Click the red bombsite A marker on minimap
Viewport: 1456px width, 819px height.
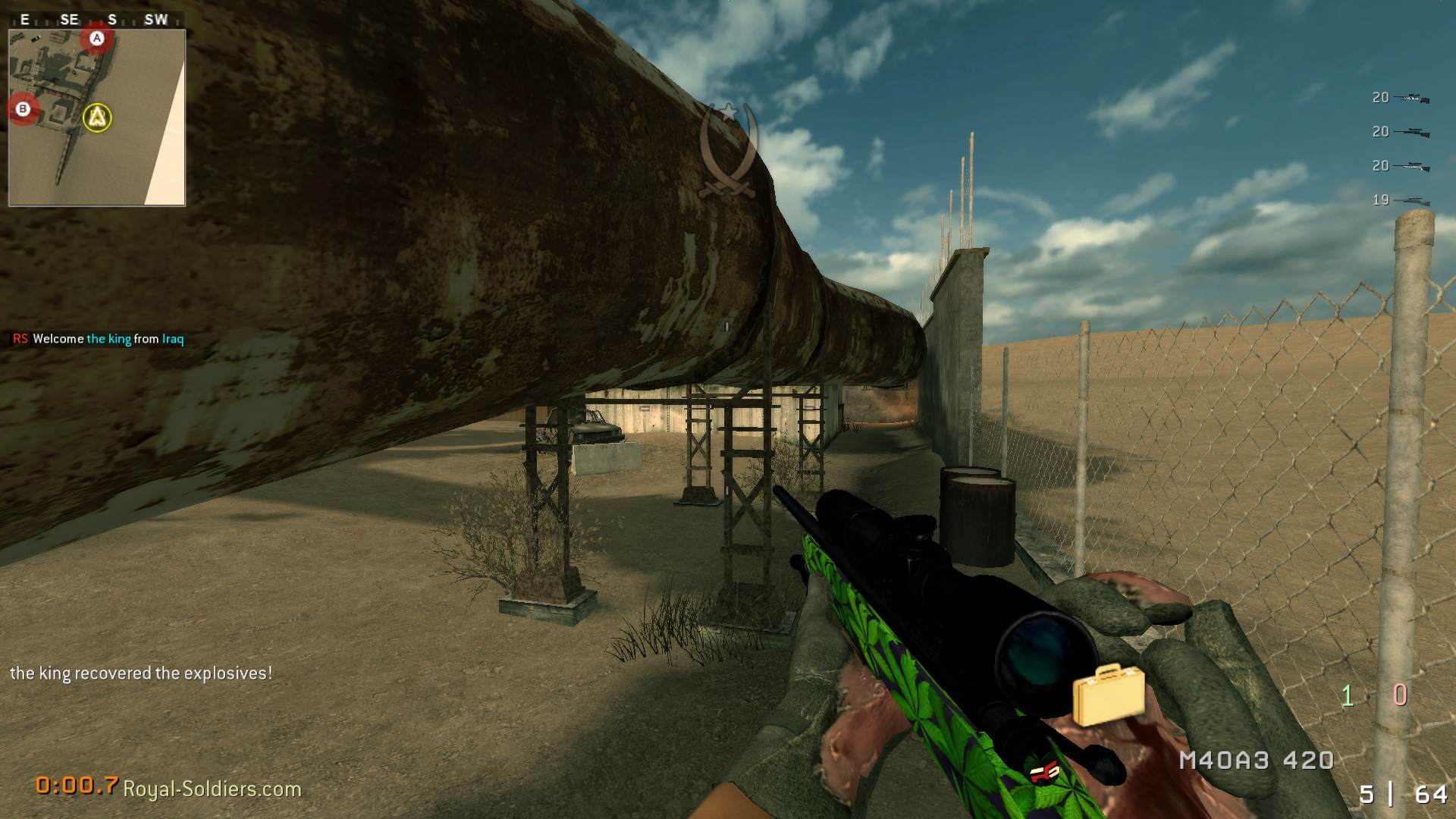point(96,37)
